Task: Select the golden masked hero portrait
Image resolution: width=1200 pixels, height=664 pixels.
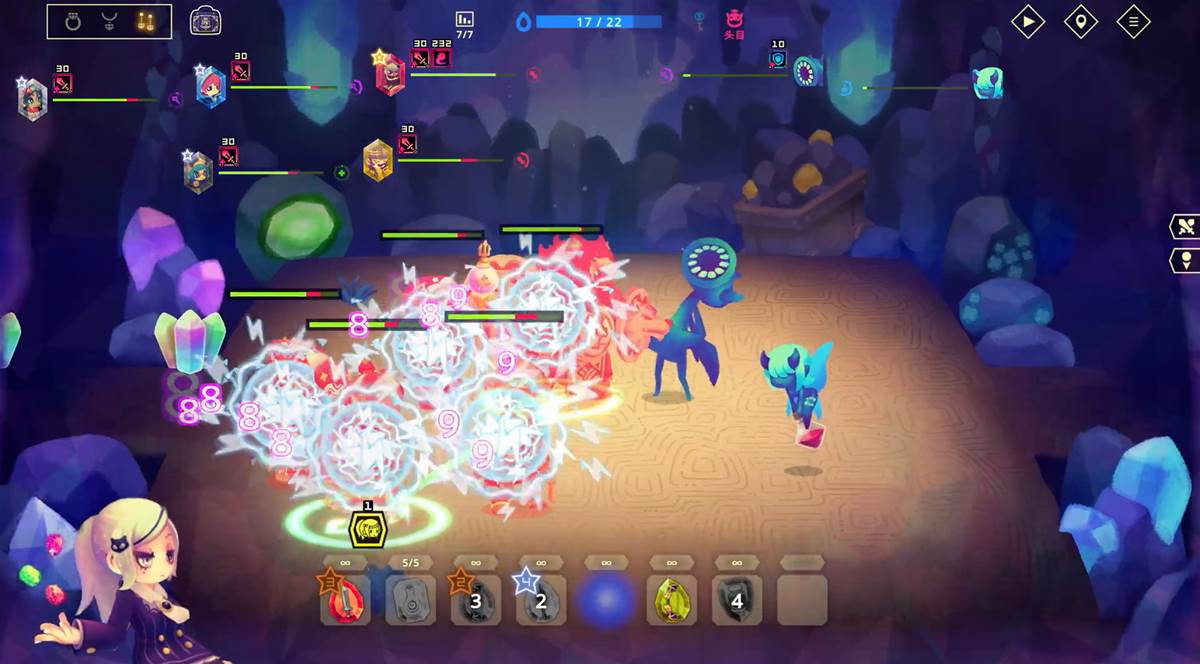Action: point(377,160)
